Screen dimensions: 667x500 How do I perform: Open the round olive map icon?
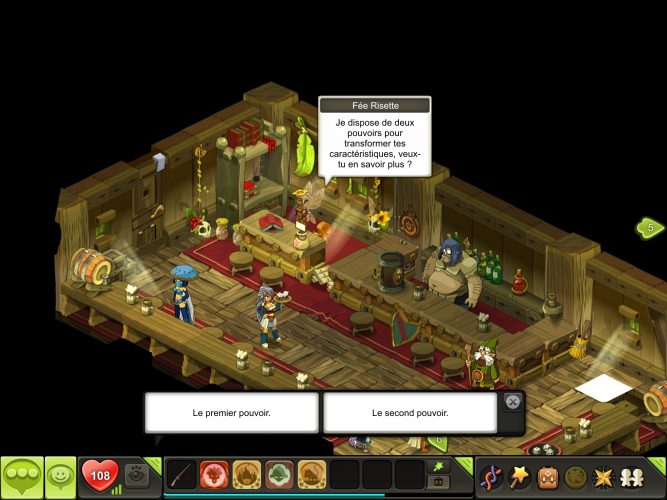tap(575, 476)
